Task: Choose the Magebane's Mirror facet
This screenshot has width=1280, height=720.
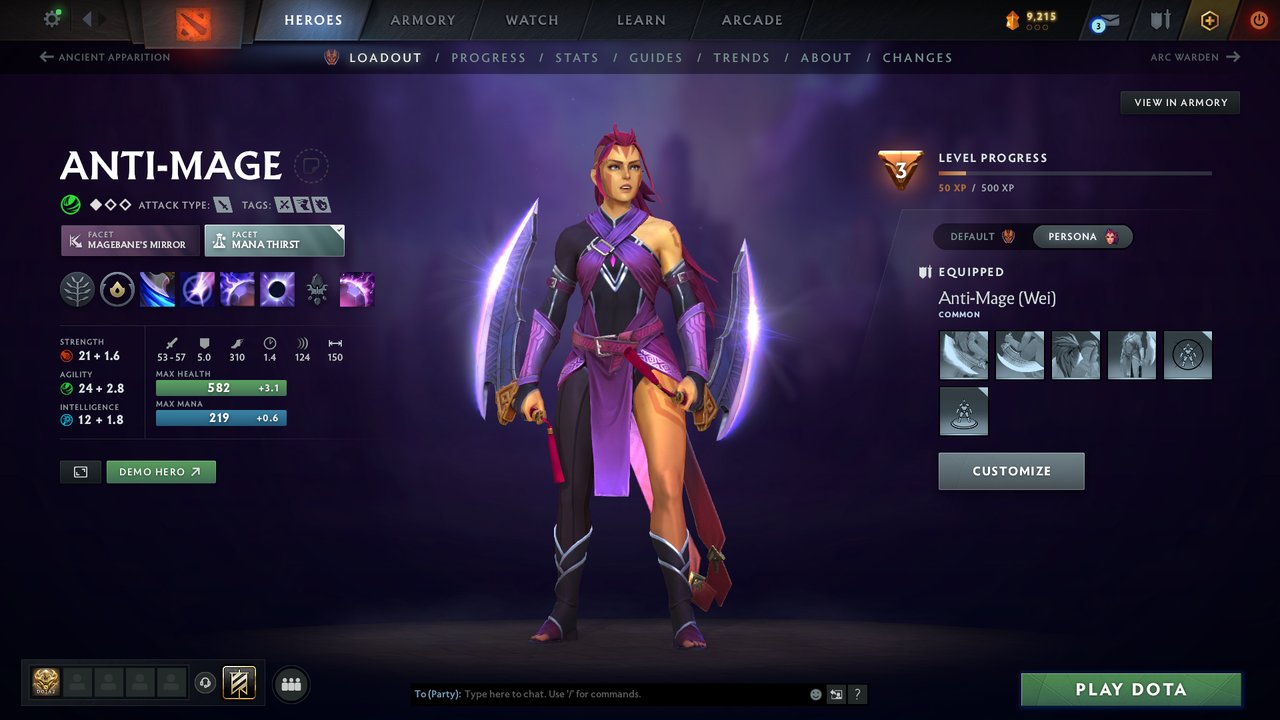Action: click(x=129, y=241)
